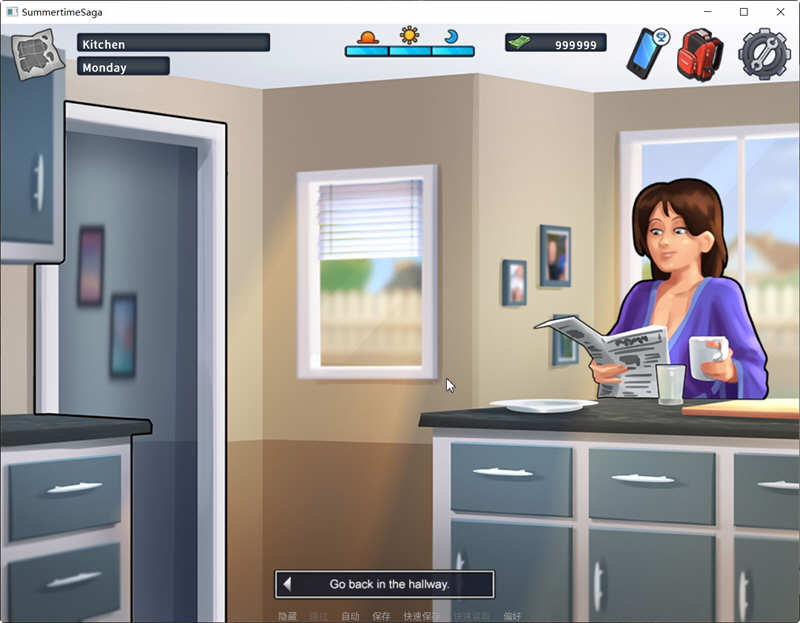The width and height of the screenshot is (800, 623).
Task: Close the SummertimeSaga window
Action: coord(780,12)
